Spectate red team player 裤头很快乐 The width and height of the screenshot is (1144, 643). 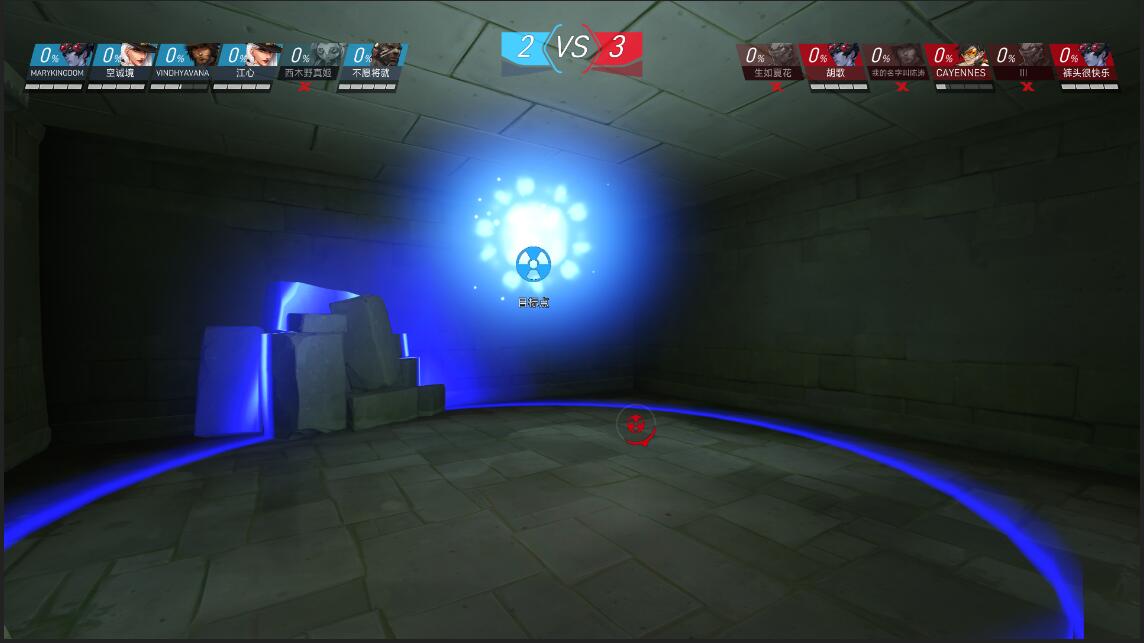click(x=1086, y=62)
